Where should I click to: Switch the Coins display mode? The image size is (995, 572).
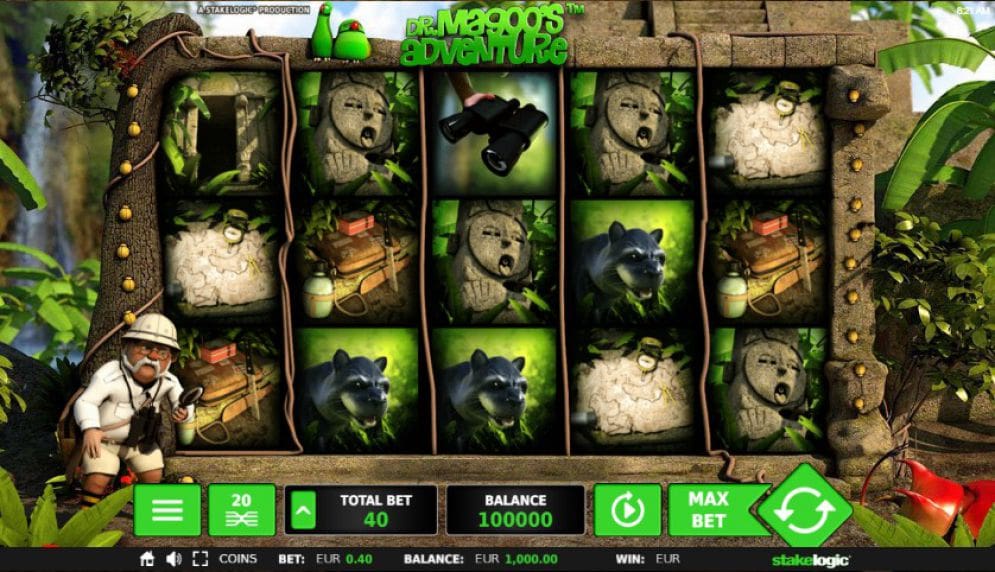click(238, 559)
